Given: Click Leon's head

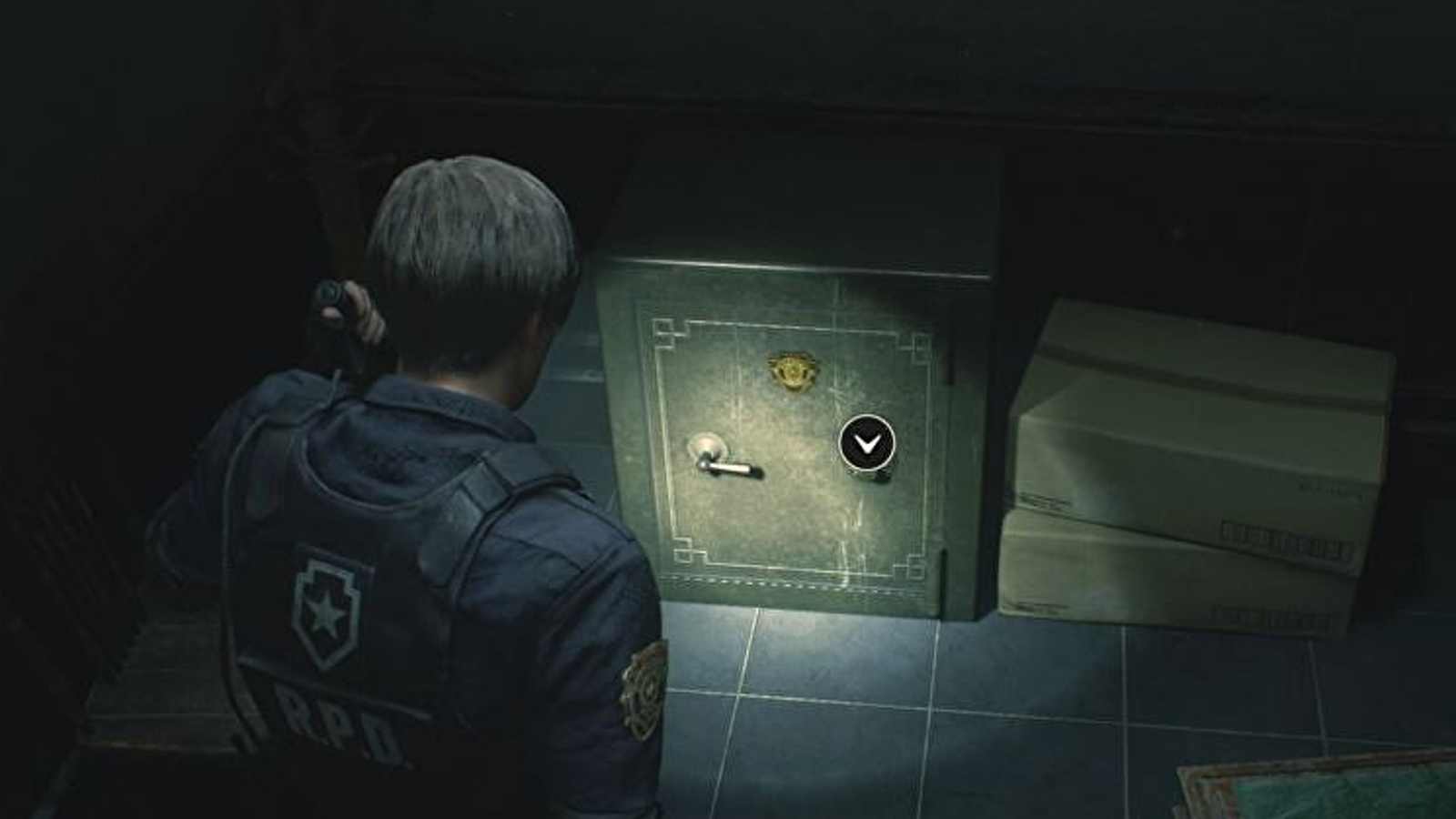Looking at the screenshot, I should tap(464, 227).
